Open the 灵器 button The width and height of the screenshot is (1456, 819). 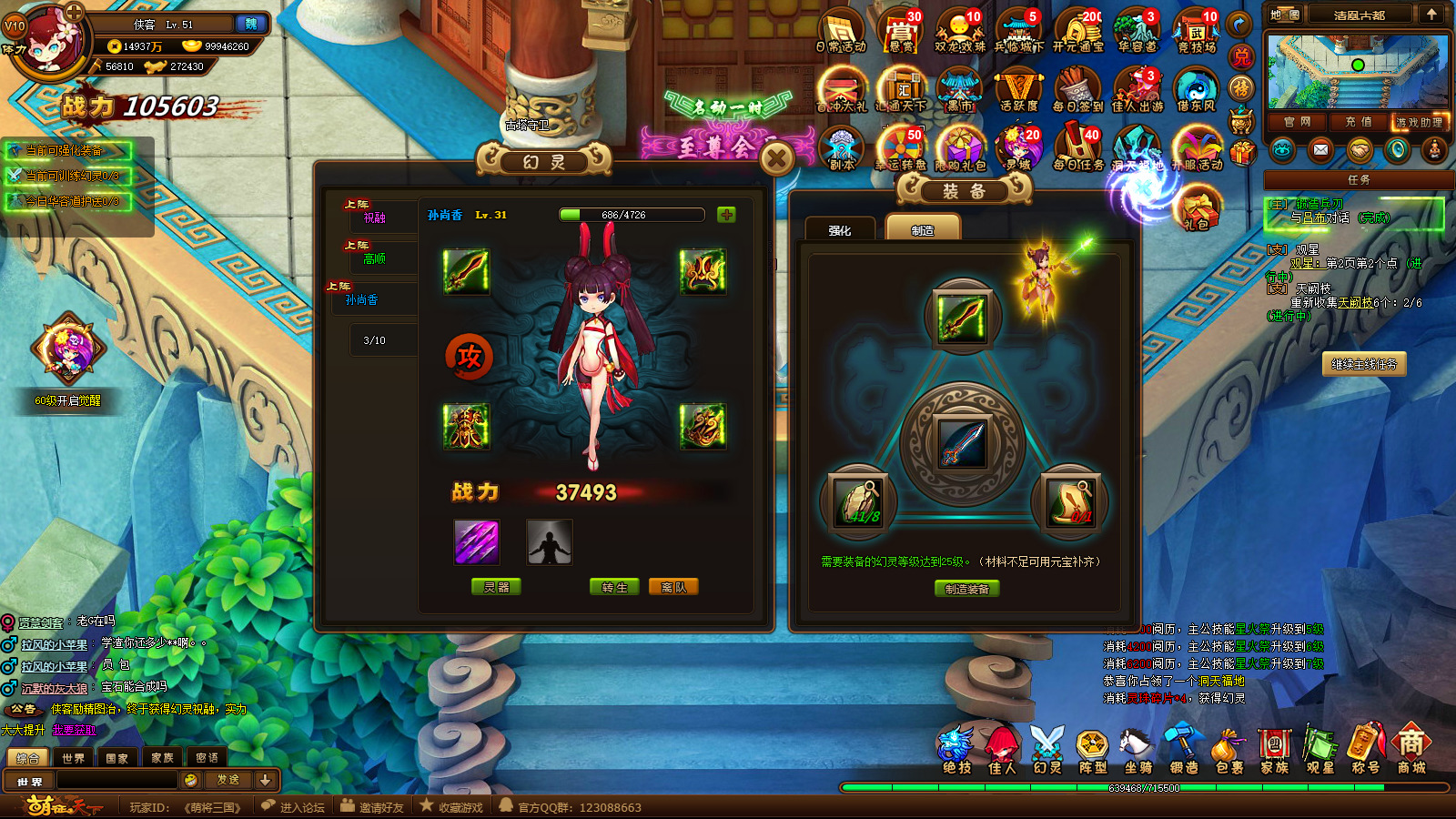click(x=496, y=587)
